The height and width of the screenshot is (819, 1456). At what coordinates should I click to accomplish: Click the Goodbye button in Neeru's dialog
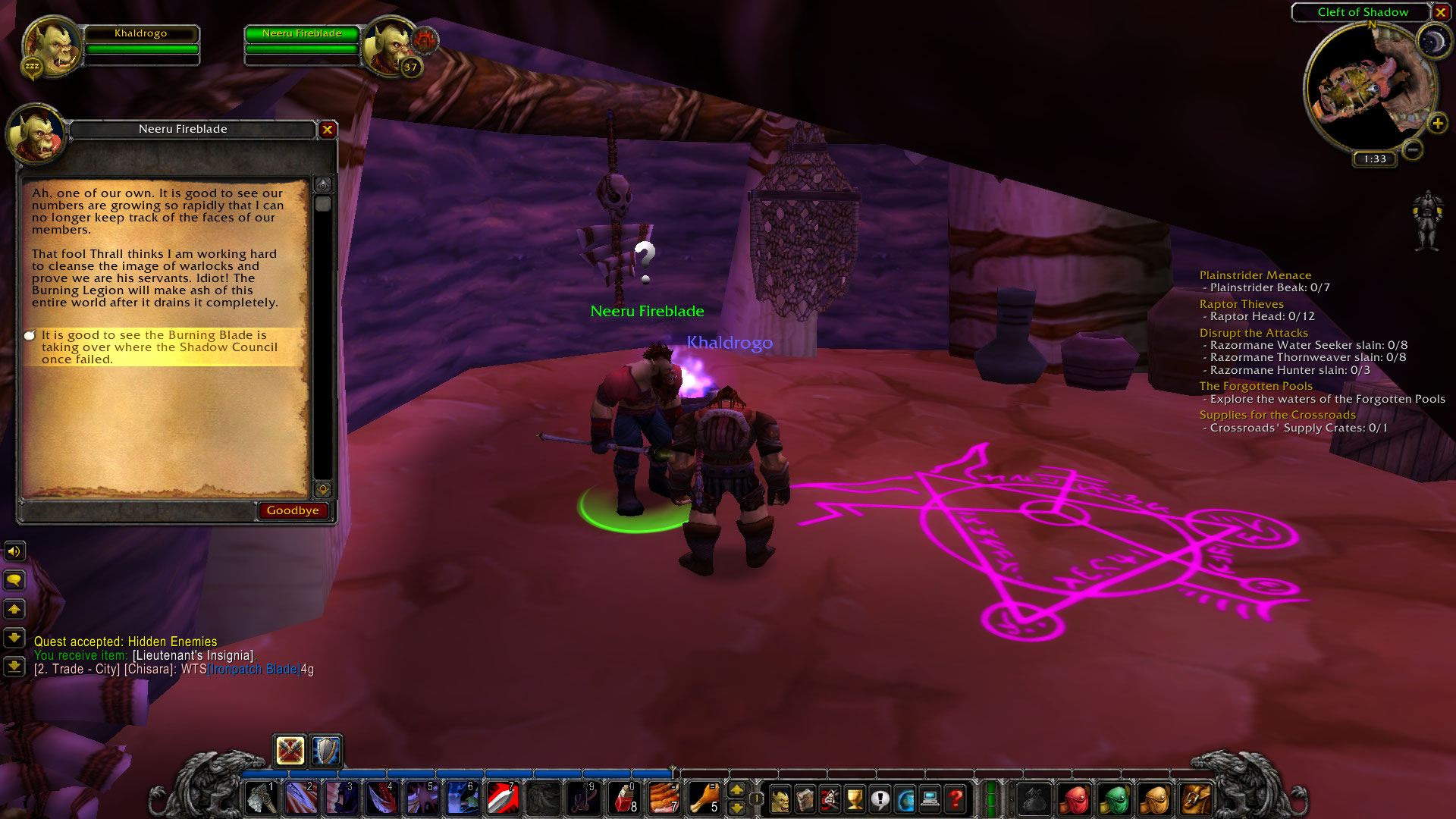[293, 510]
